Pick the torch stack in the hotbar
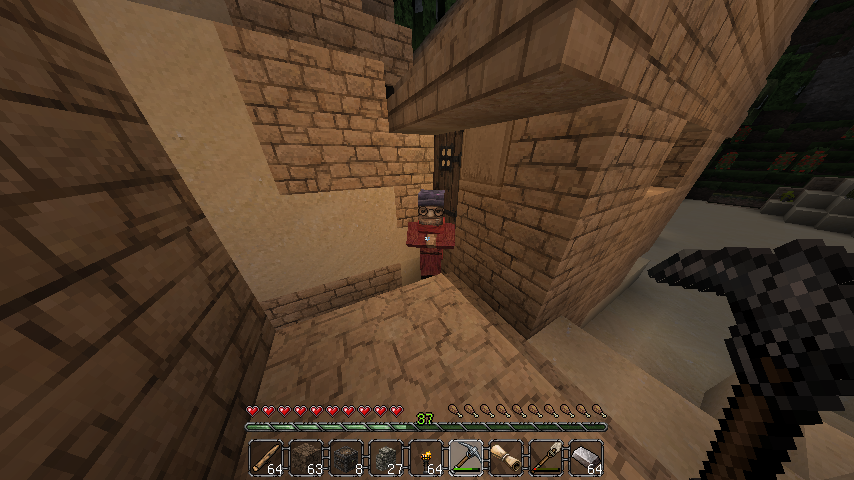 (427, 457)
